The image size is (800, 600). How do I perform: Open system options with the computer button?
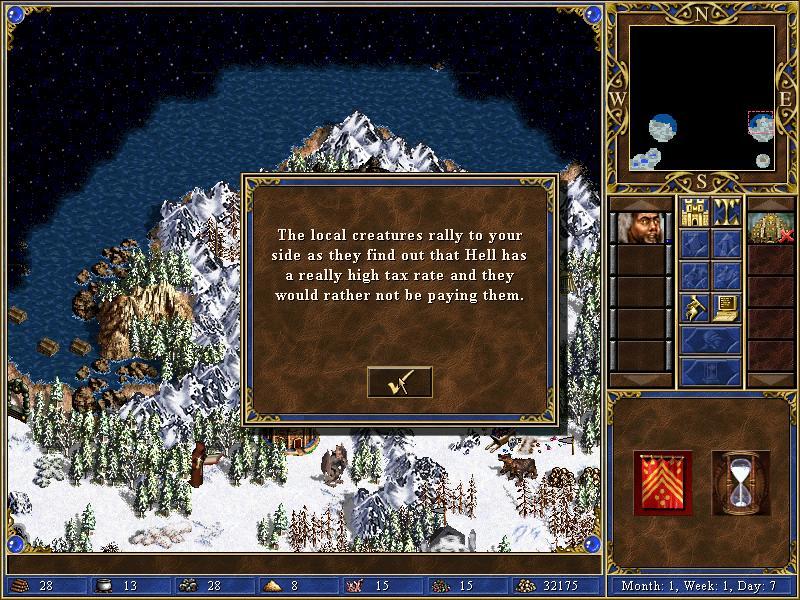pos(727,307)
